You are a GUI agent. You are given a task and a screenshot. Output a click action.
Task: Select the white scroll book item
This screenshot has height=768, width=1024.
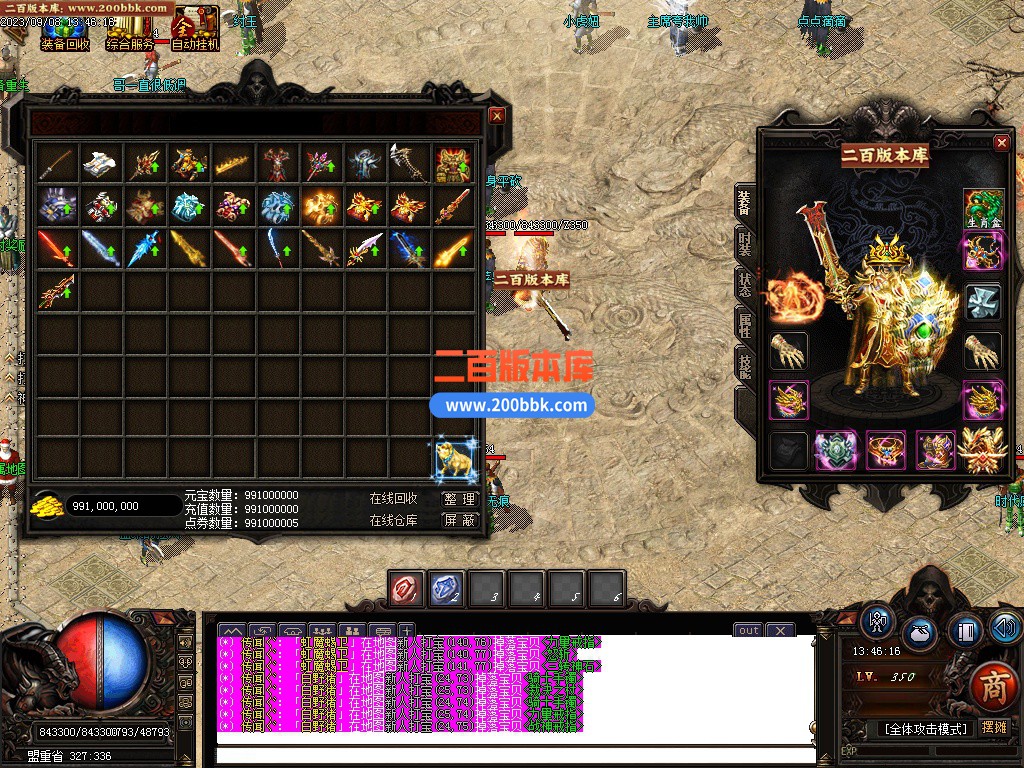pyautogui.click(x=101, y=163)
